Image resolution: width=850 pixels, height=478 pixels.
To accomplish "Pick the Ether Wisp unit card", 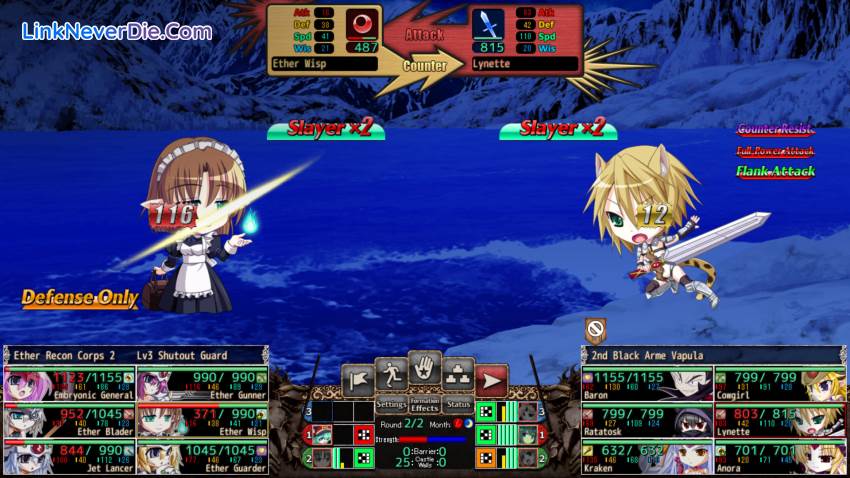I will coord(202,421).
